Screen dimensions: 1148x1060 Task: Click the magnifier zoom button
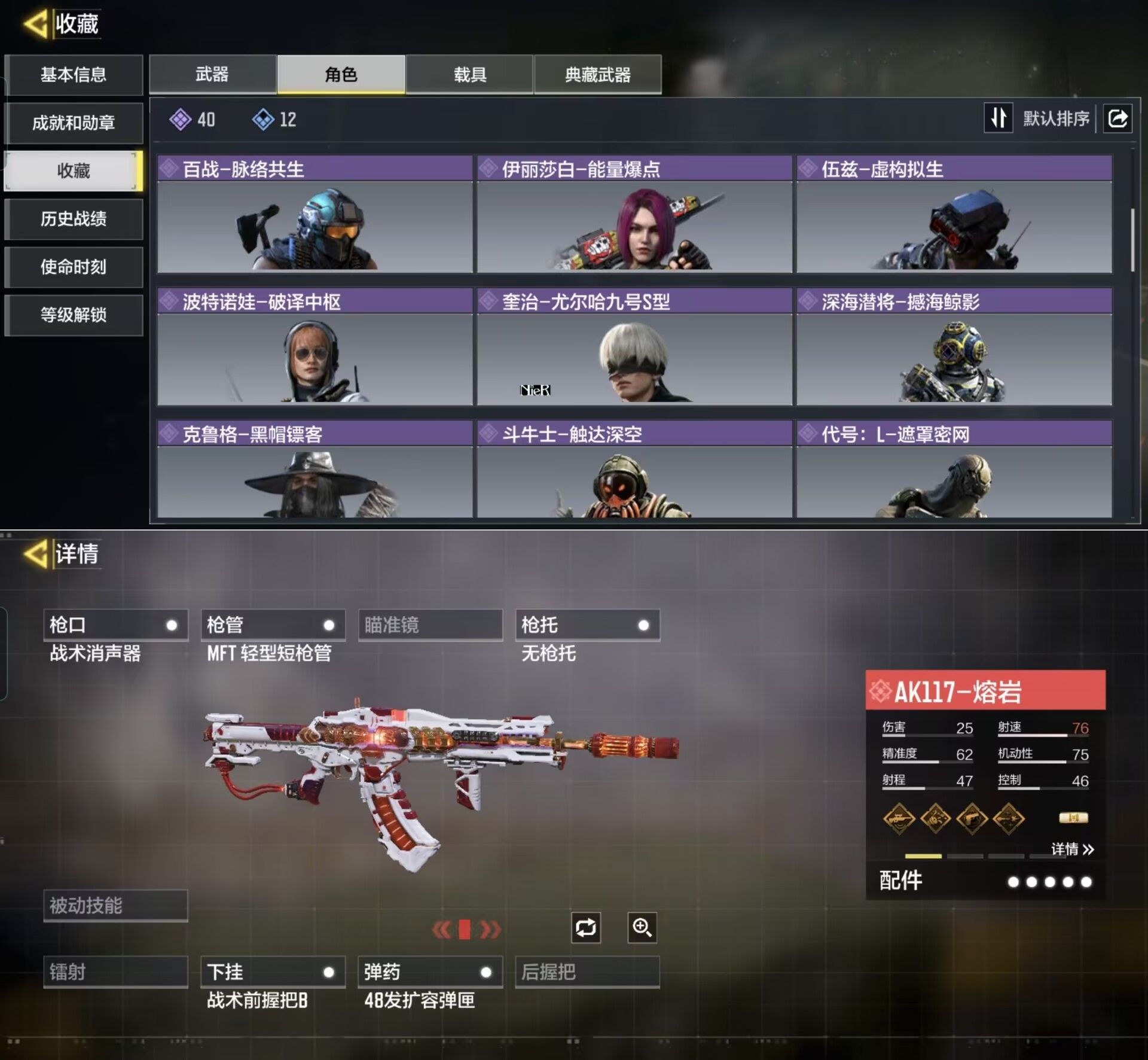coord(642,928)
